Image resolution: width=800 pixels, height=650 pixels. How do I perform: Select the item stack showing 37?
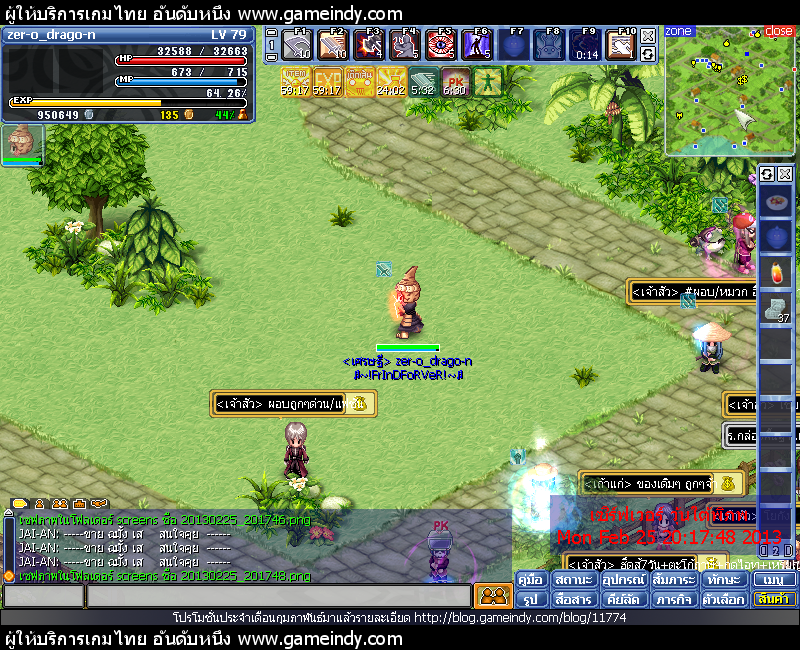tap(776, 309)
